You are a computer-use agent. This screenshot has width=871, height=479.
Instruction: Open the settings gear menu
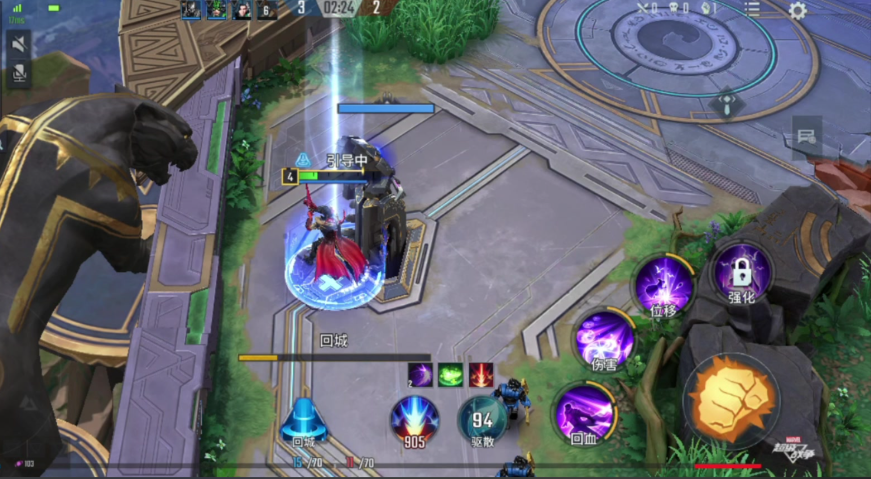(797, 11)
